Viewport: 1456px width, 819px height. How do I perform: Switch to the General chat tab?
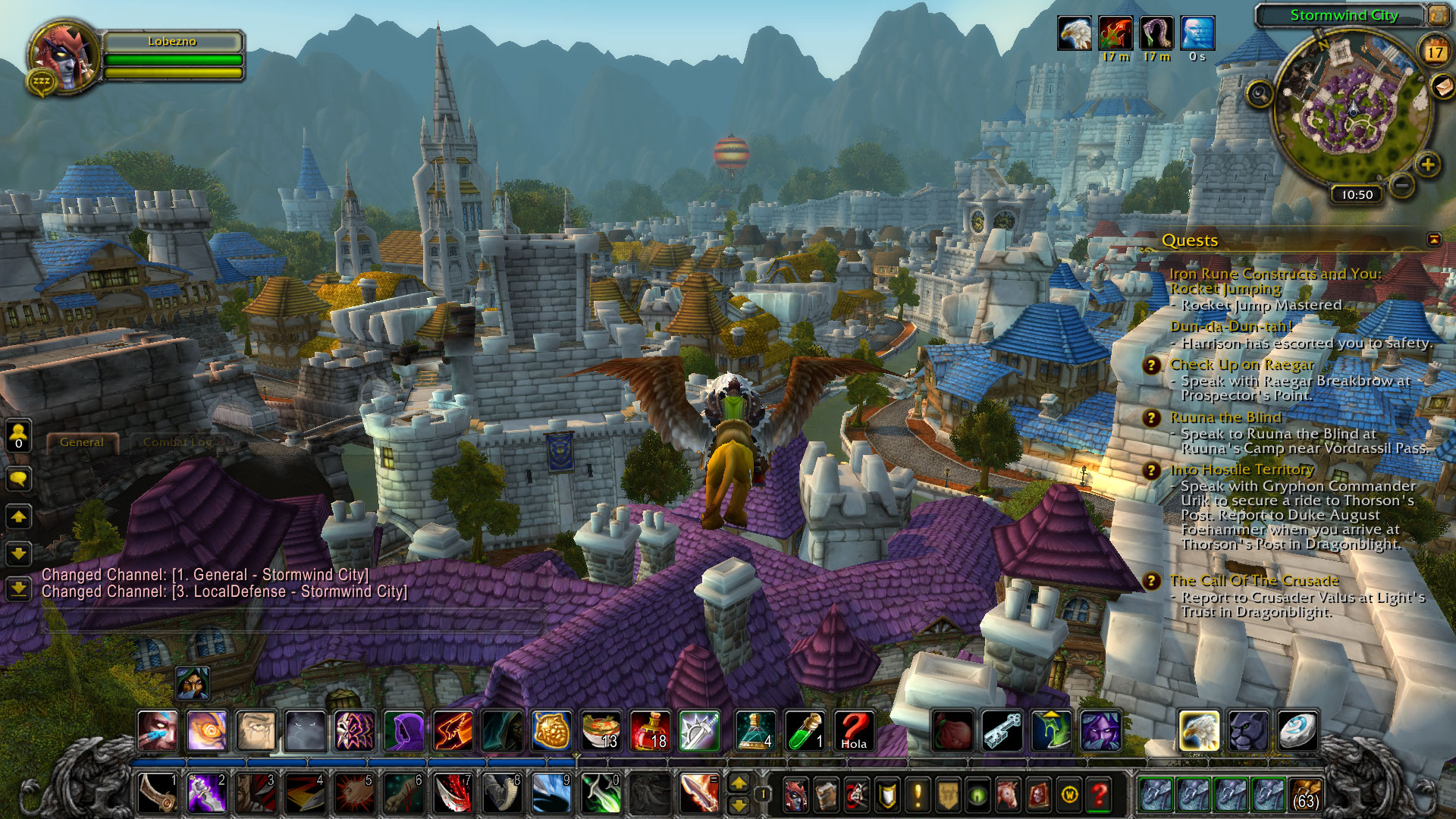(82, 442)
